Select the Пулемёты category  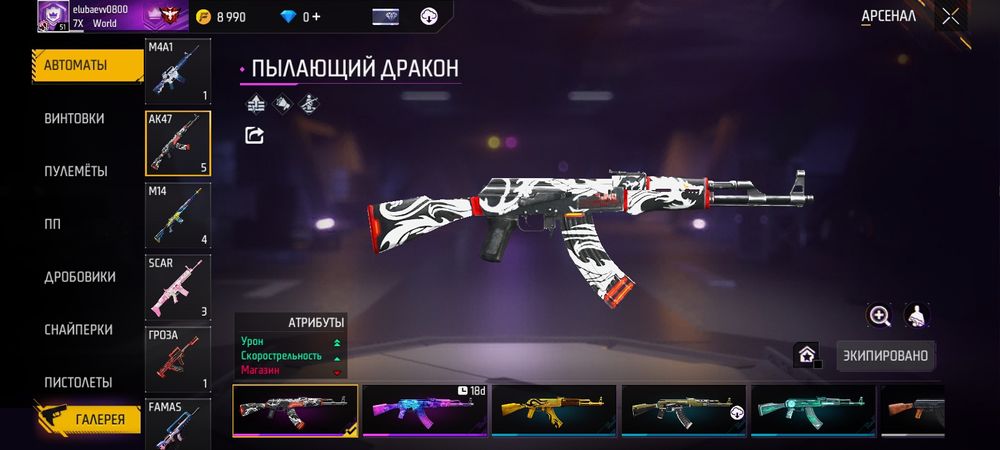click(x=76, y=171)
